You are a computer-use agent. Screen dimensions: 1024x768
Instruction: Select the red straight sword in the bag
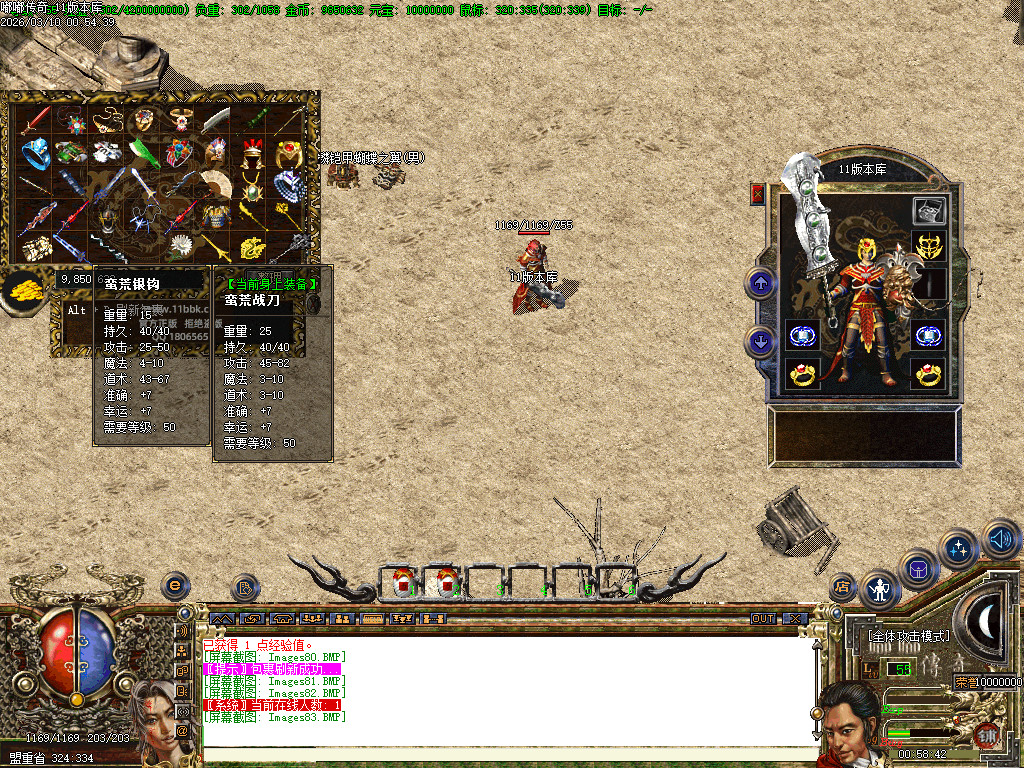[x=36, y=122]
